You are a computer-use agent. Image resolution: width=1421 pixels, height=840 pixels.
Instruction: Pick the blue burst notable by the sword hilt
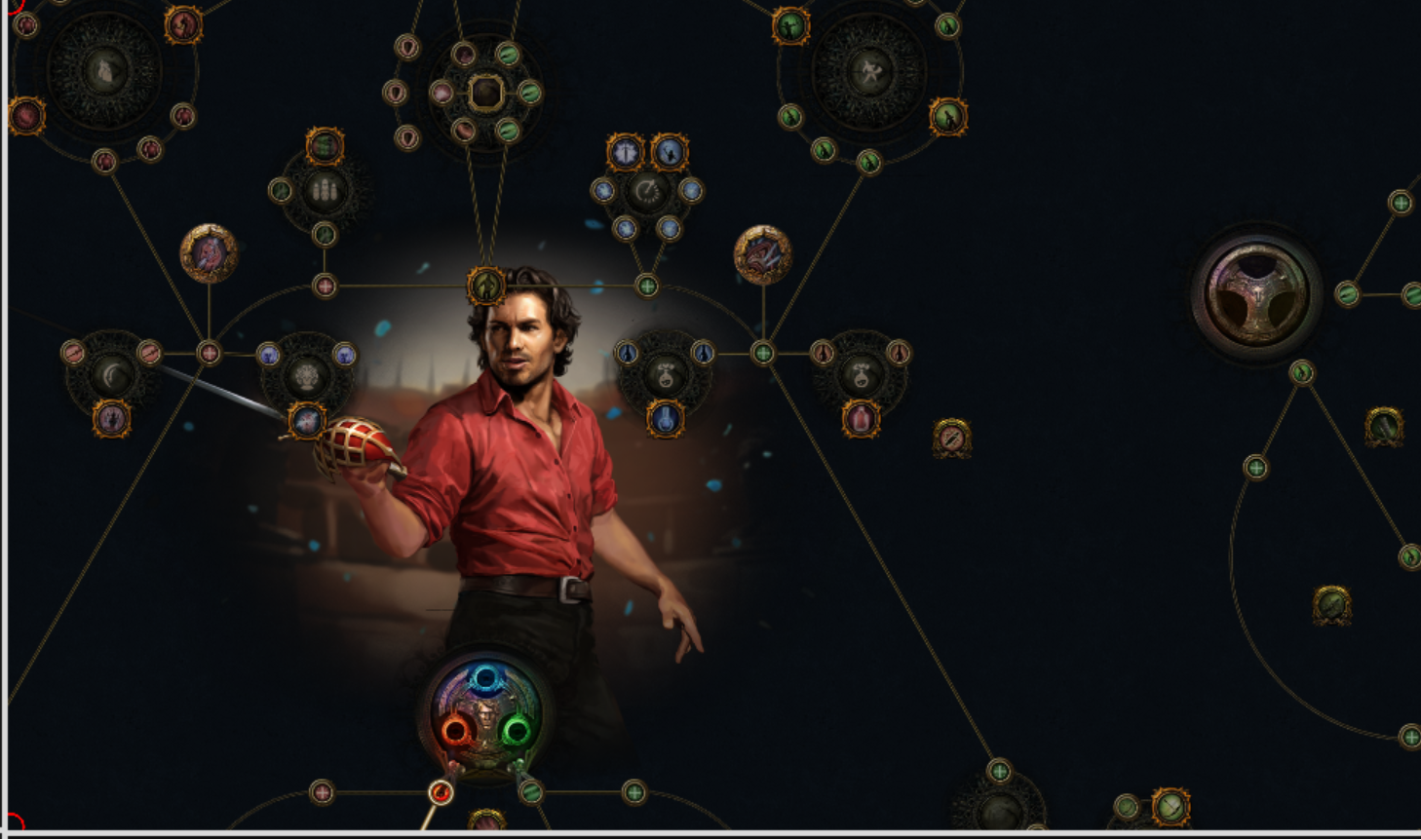click(307, 421)
